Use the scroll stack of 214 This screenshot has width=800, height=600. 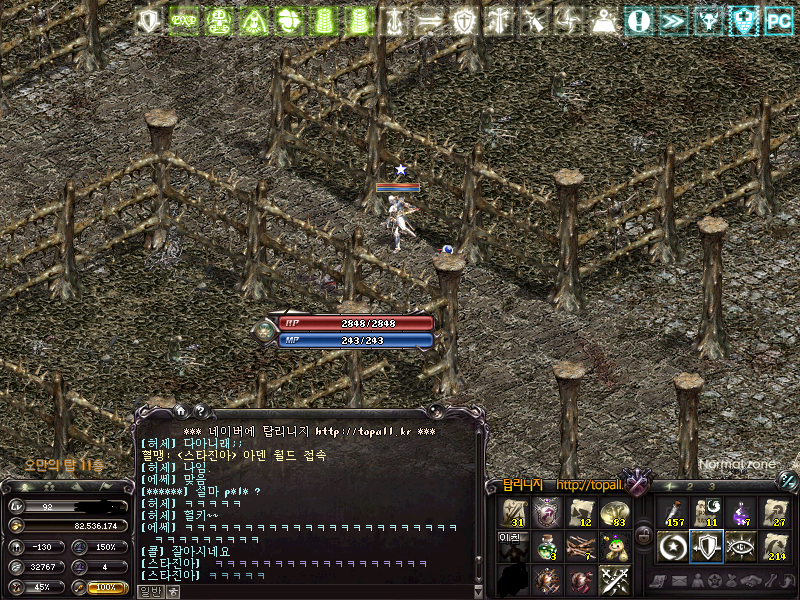(x=775, y=546)
